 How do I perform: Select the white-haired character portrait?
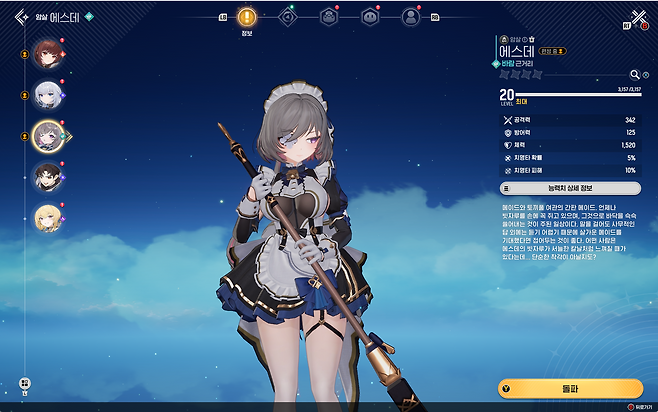47,94
